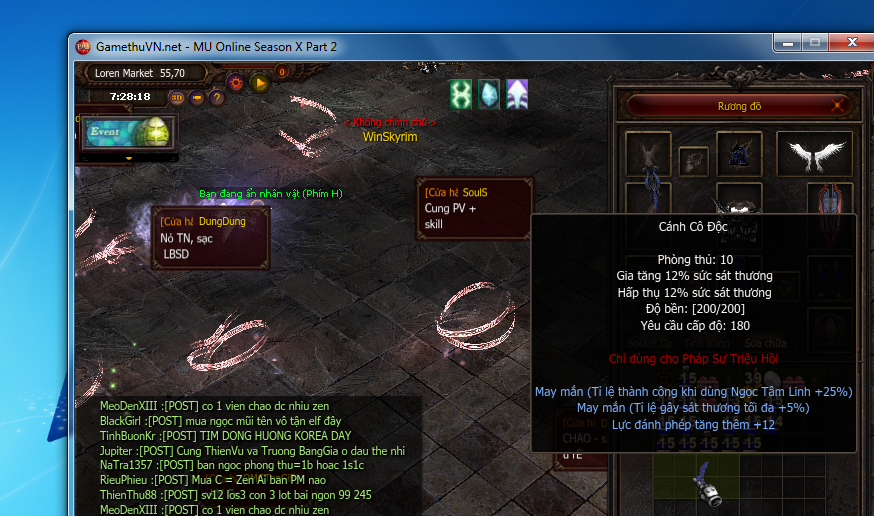Click the orange play arrow button
The image size is (874, 516).
click(260, 82)
